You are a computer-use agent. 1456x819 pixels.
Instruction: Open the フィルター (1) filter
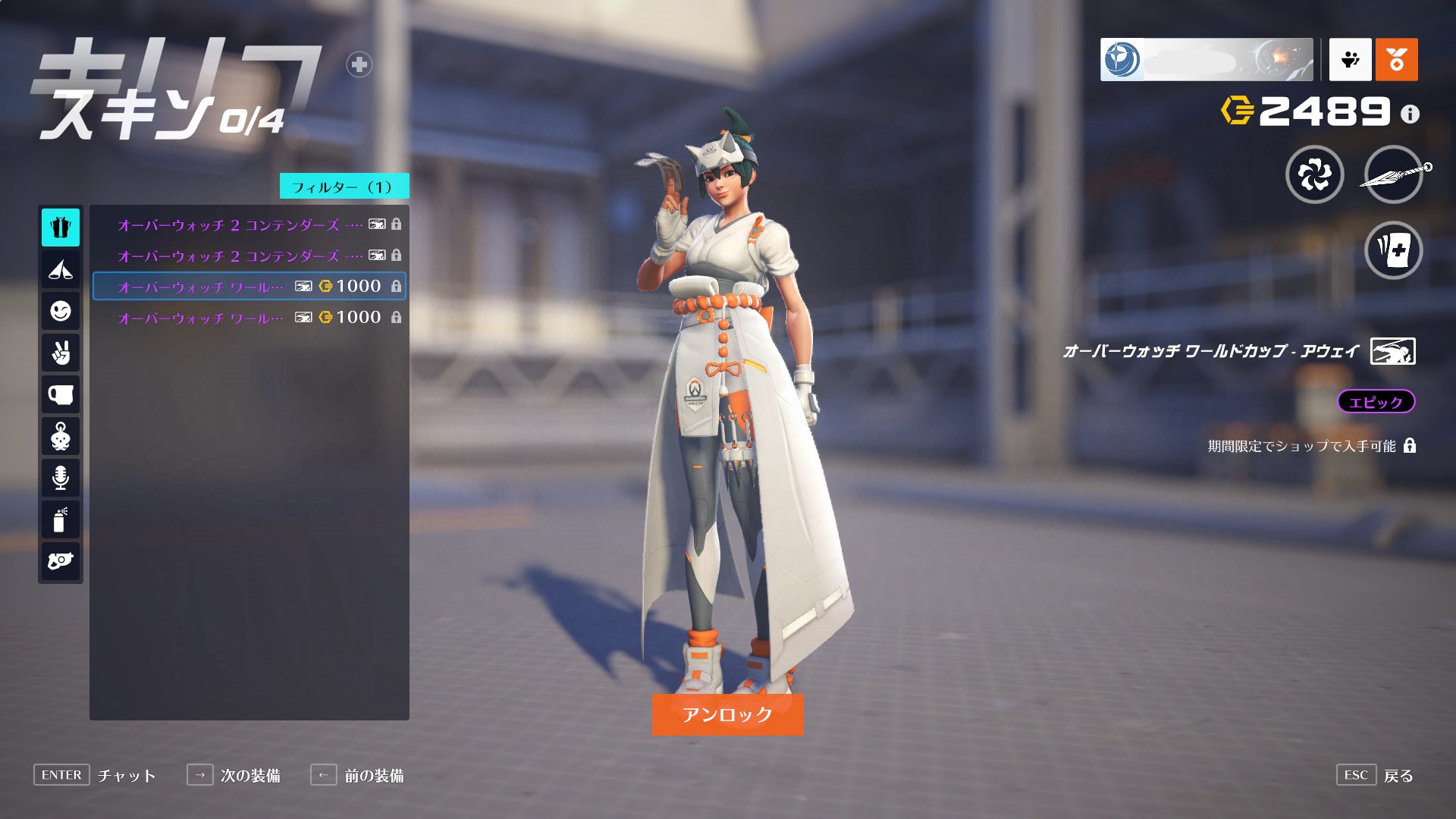(344, 187)
